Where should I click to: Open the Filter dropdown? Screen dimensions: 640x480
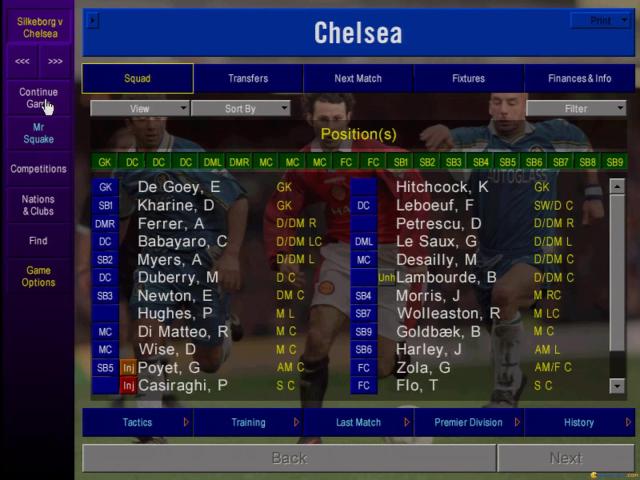576,108
